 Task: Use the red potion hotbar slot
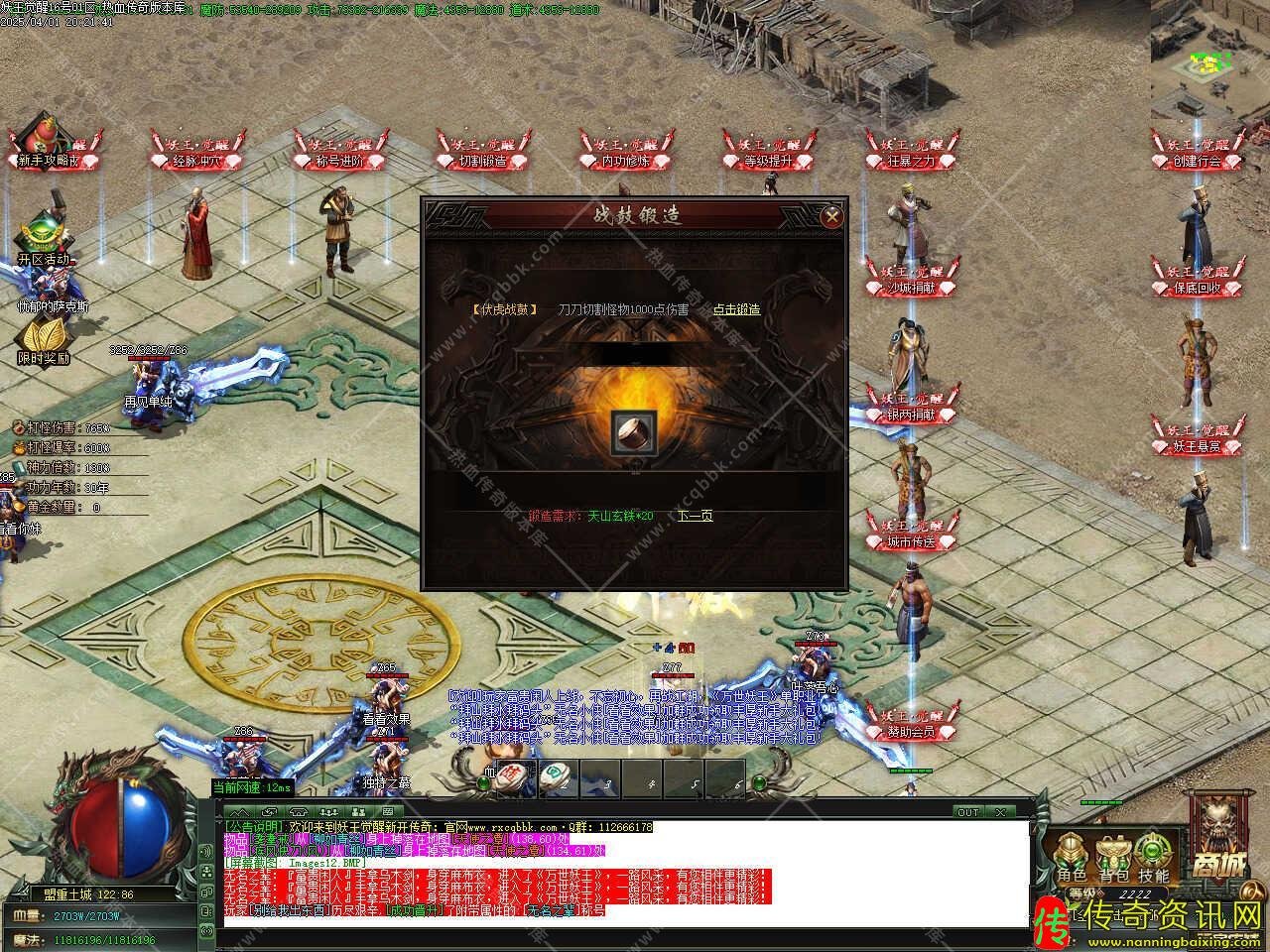tap(514, 777)
